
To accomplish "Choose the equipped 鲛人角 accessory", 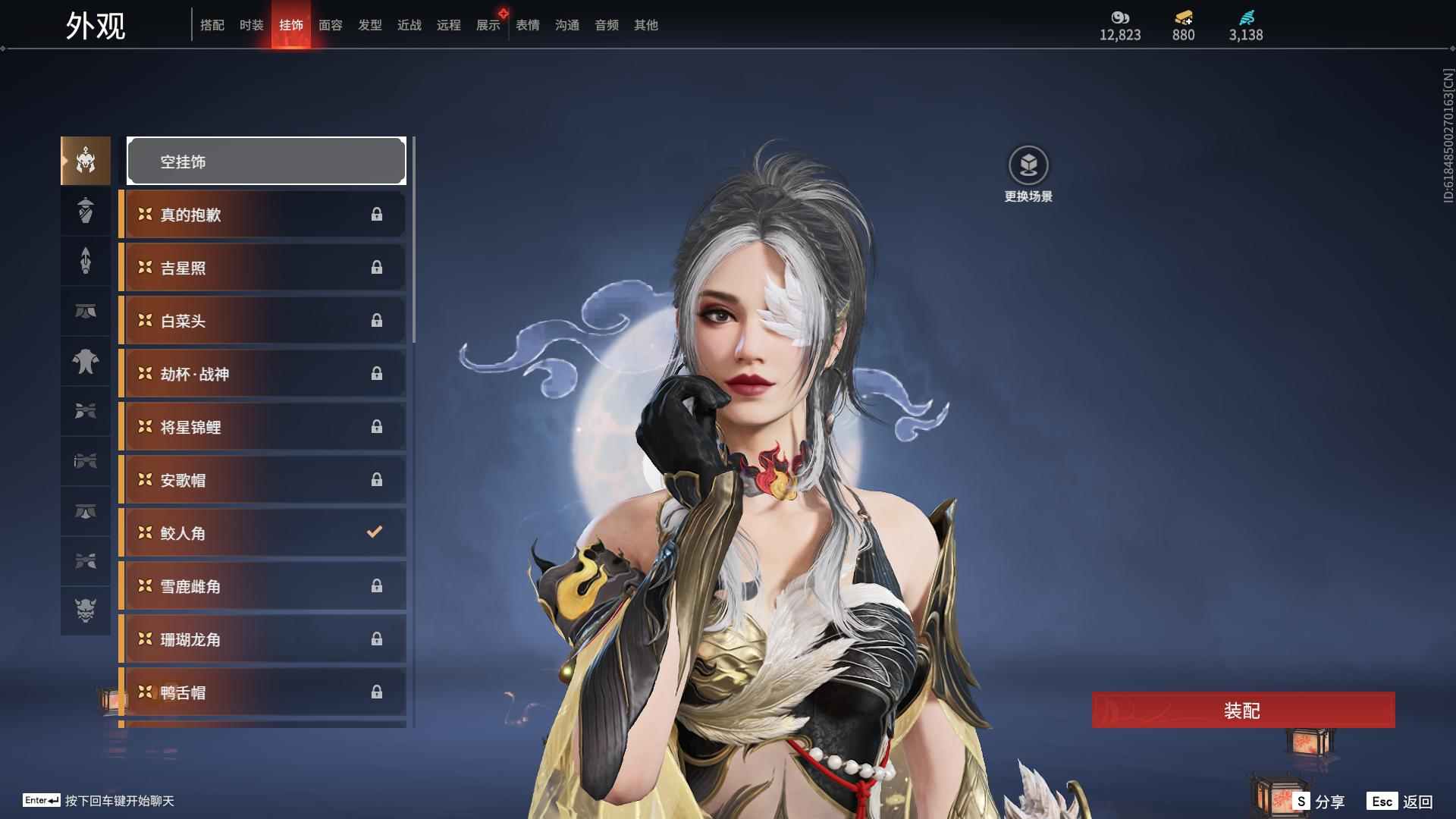I will [x=263, y=533].
